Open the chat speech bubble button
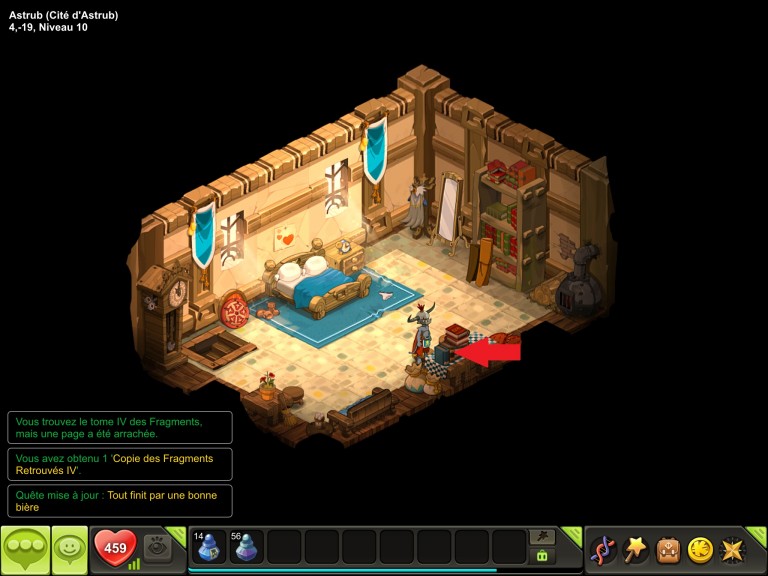 click(25, 549)
